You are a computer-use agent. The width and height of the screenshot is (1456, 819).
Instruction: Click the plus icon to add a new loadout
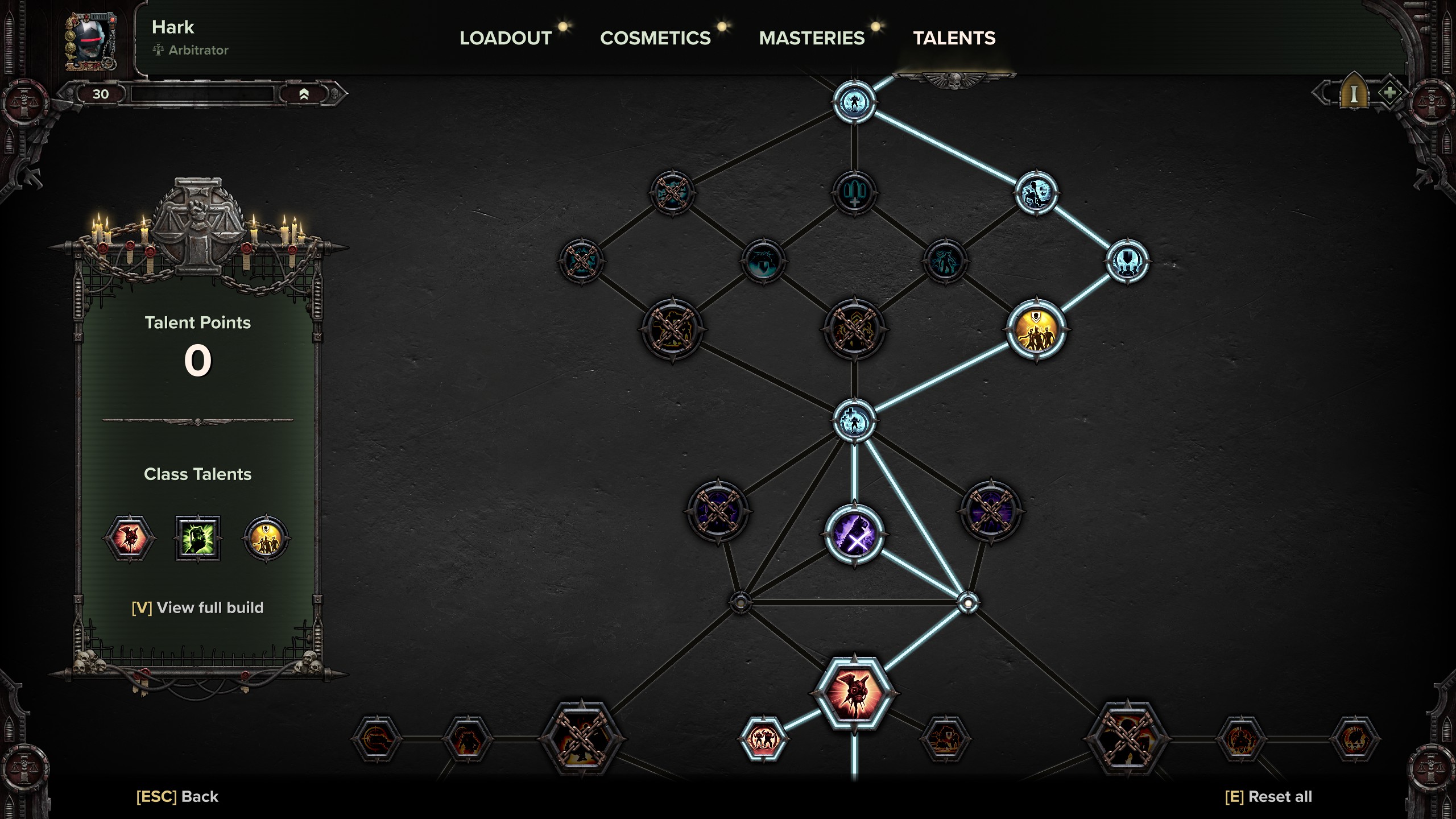[x=1390, y=93]
